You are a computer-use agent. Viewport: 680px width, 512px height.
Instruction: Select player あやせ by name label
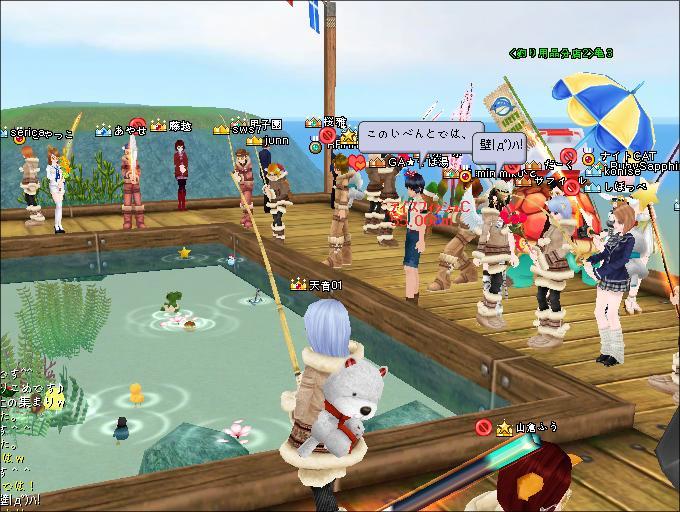pyautogui.click(x=130, y=130)
